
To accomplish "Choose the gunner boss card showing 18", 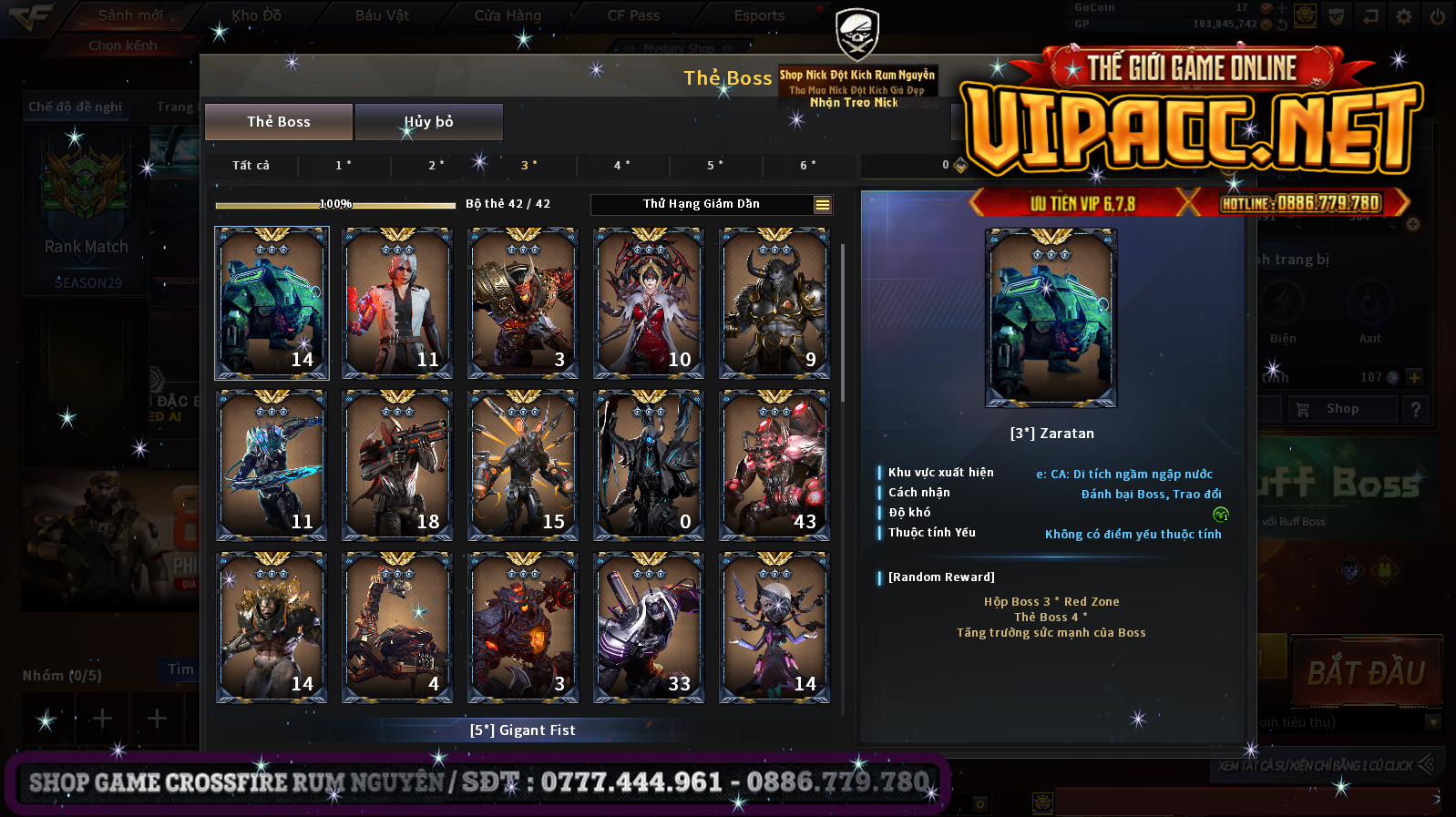I will coord(397,465).
